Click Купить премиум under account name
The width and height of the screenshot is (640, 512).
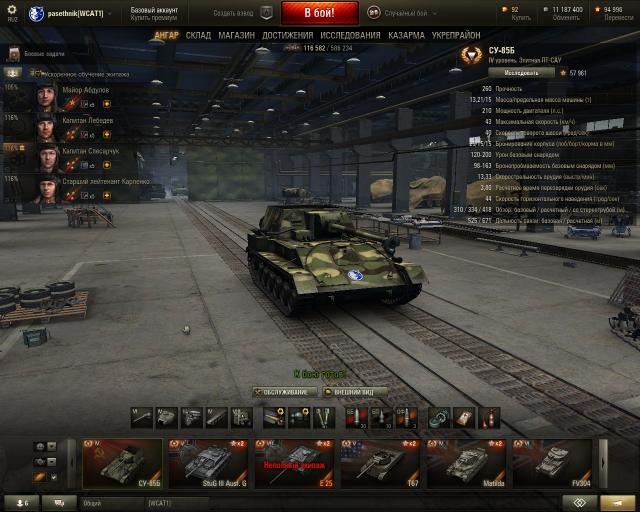tap(155, 18)
